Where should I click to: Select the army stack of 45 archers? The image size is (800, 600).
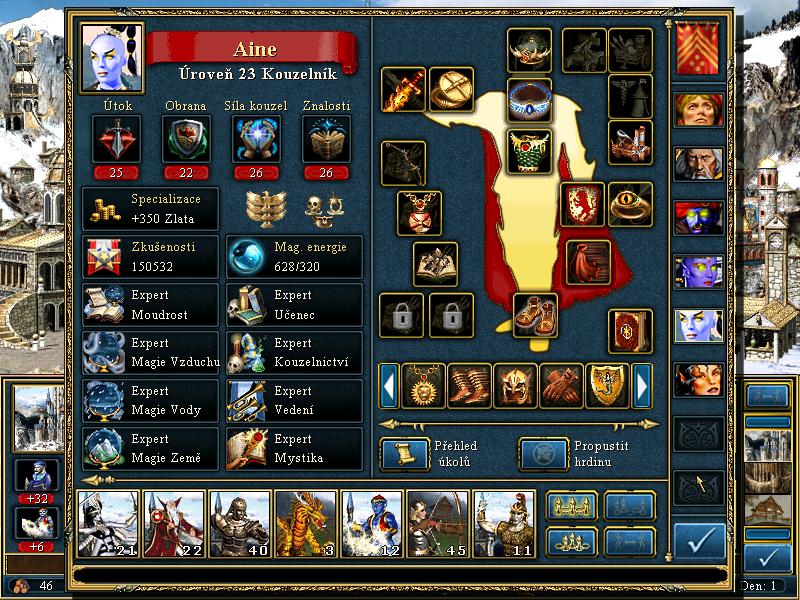click(437, 524)
